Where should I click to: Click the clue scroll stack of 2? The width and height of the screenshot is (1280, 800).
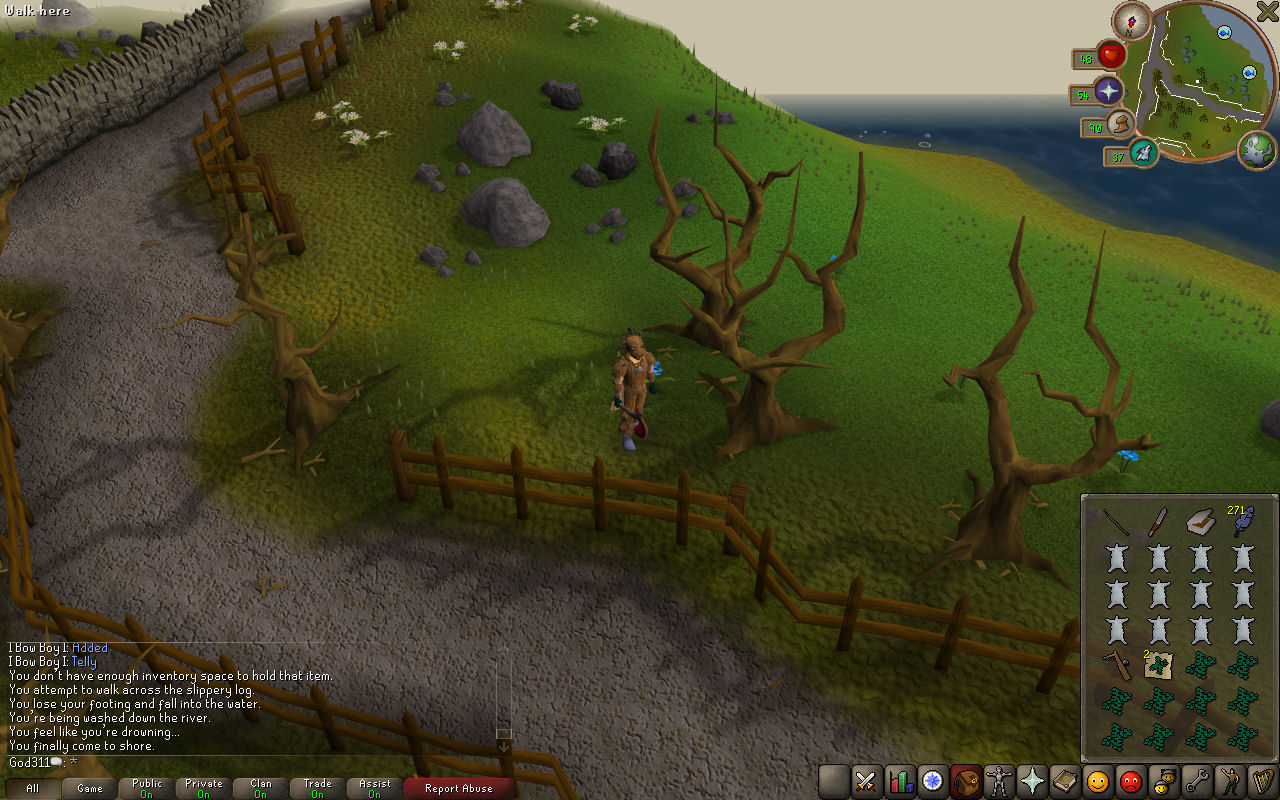pyautogui.click(x=1158, y=664)
